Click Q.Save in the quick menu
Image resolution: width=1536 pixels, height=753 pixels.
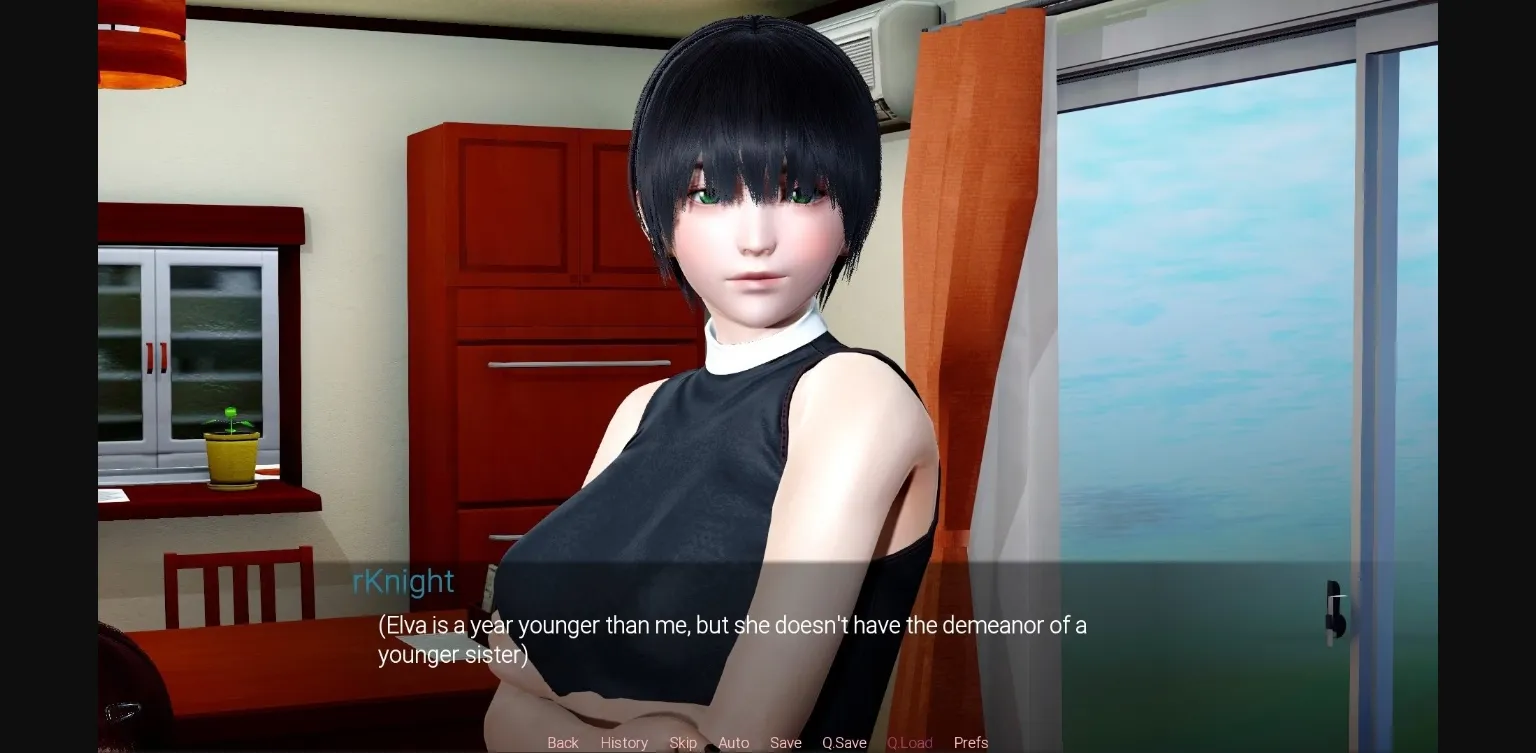[x=843, y=742]
